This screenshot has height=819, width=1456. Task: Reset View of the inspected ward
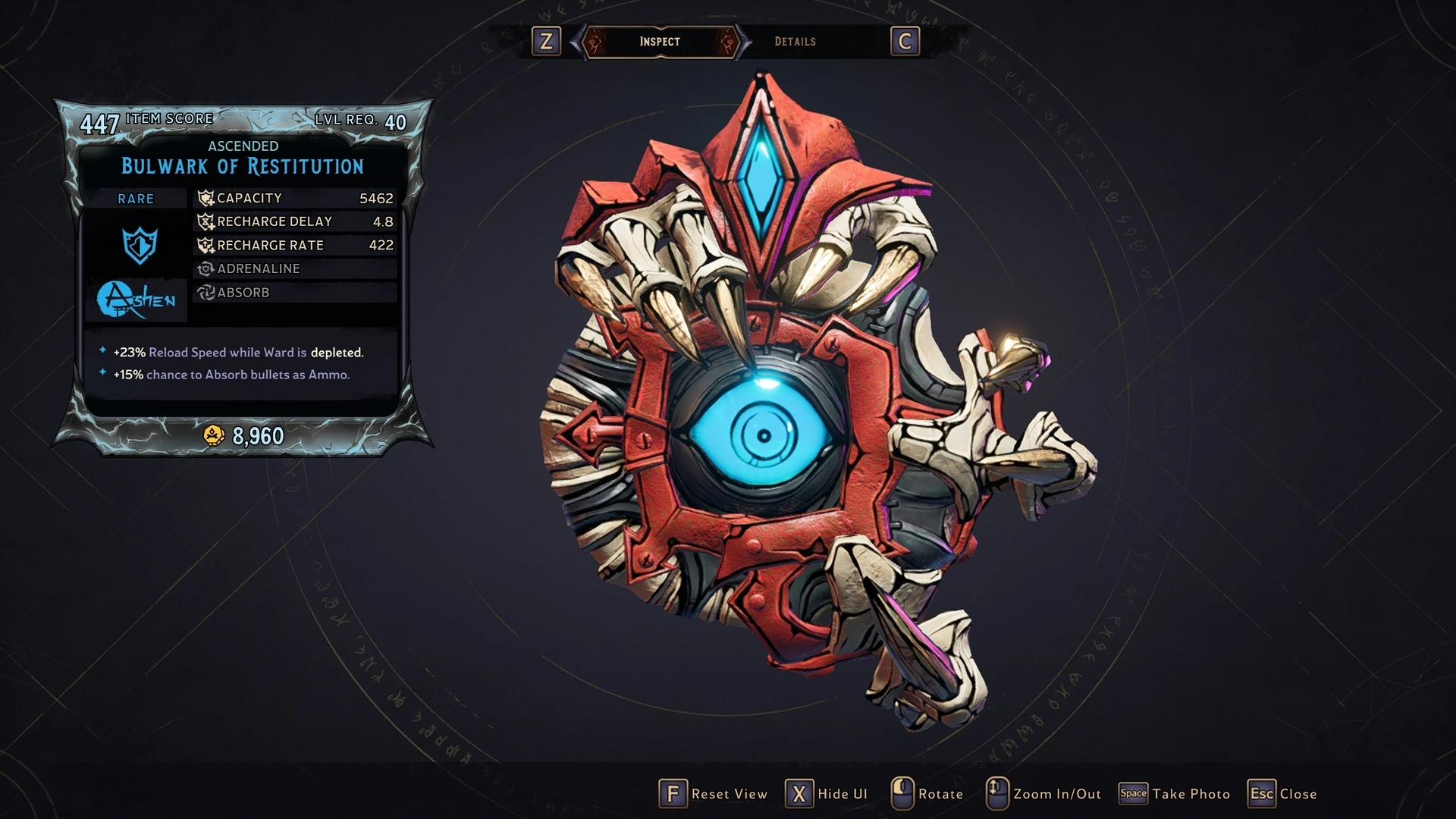point(714,794)
